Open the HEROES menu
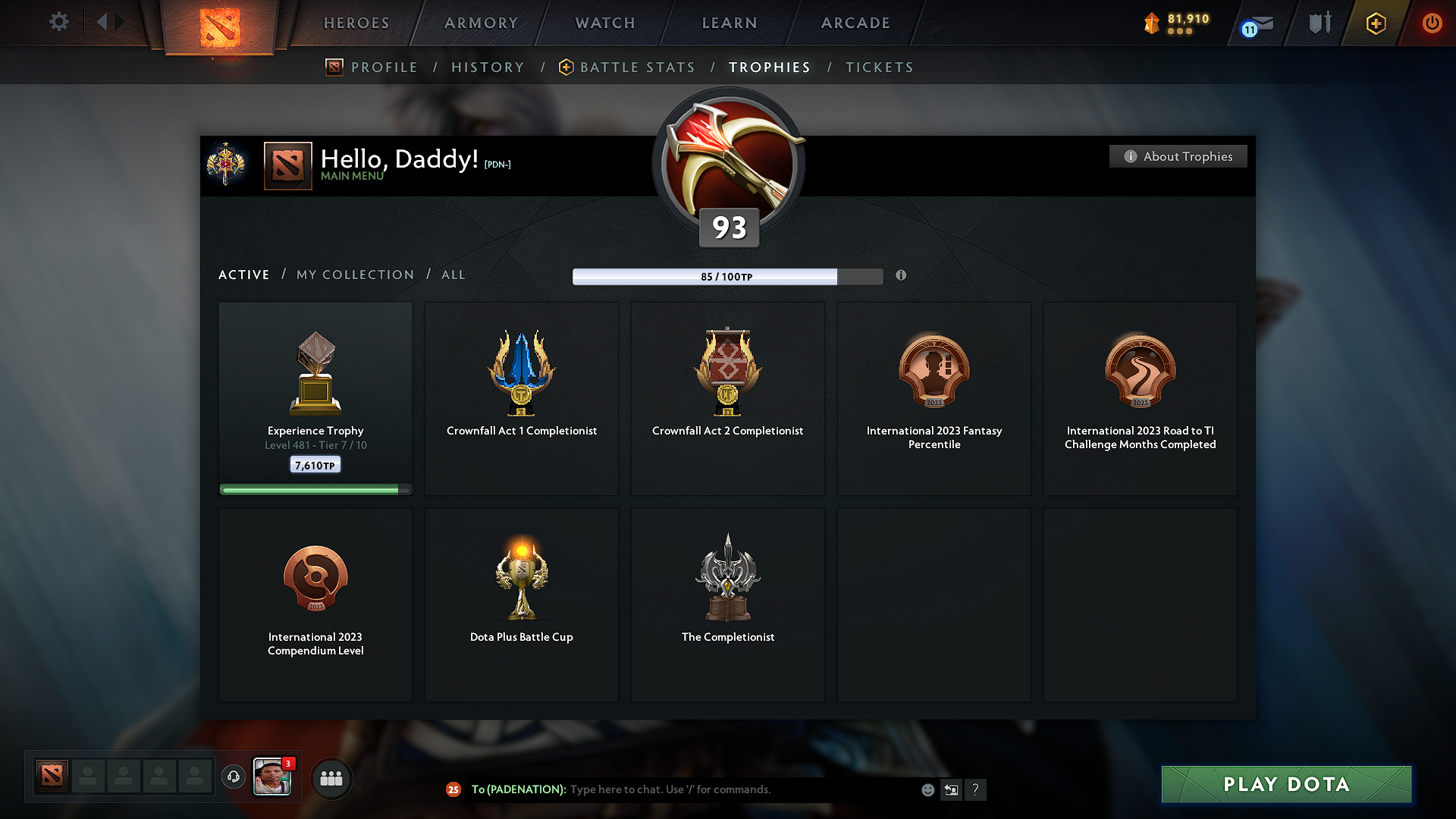The image size is (1456, 819). pos(356,23)
